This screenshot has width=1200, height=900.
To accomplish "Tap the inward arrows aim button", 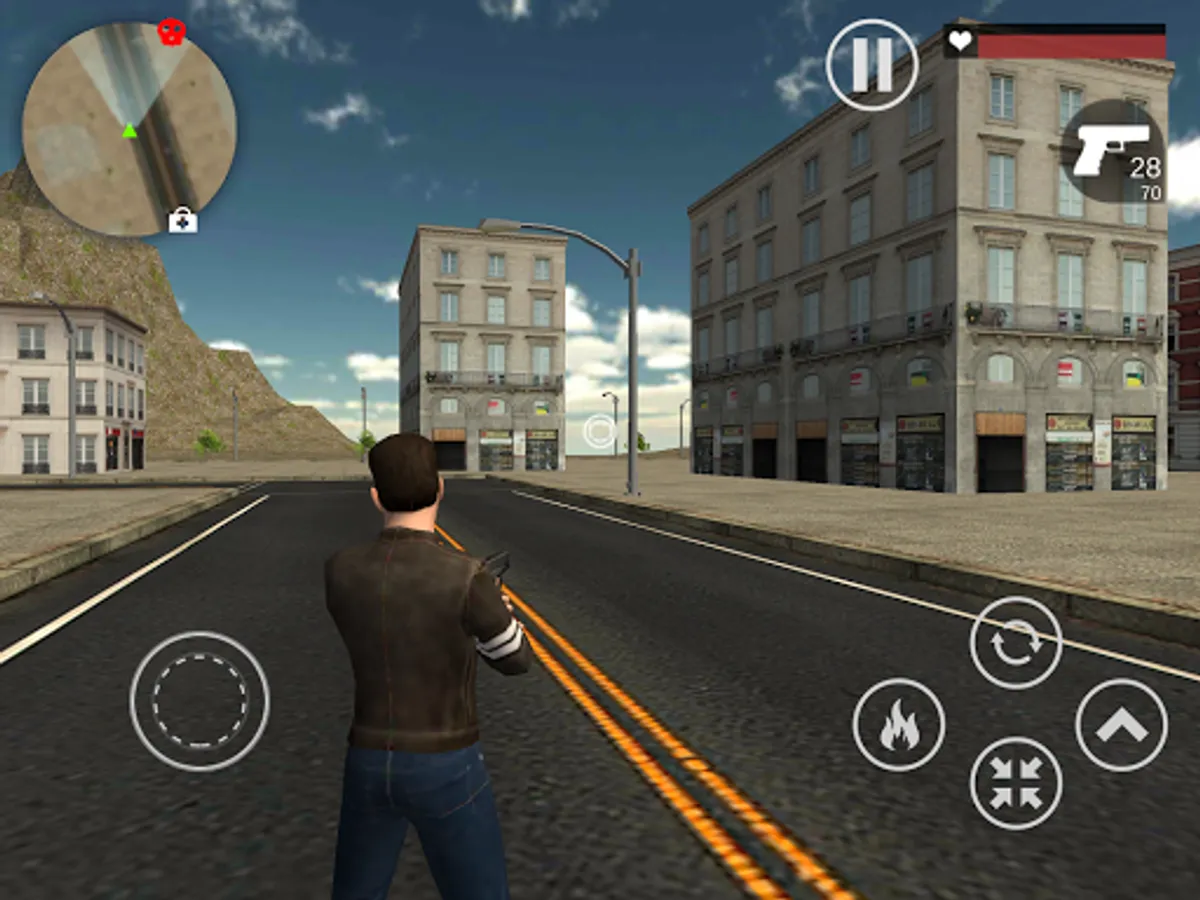I will [1016, 783].
